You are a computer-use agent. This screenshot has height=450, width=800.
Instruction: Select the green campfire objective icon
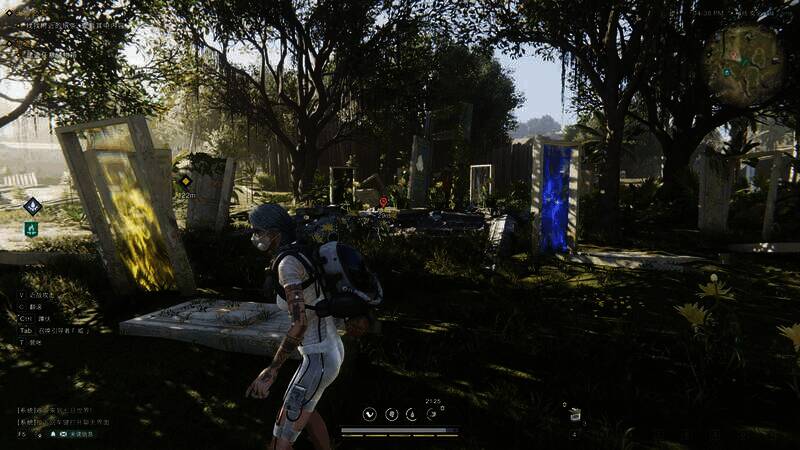[x=31, y=229]
